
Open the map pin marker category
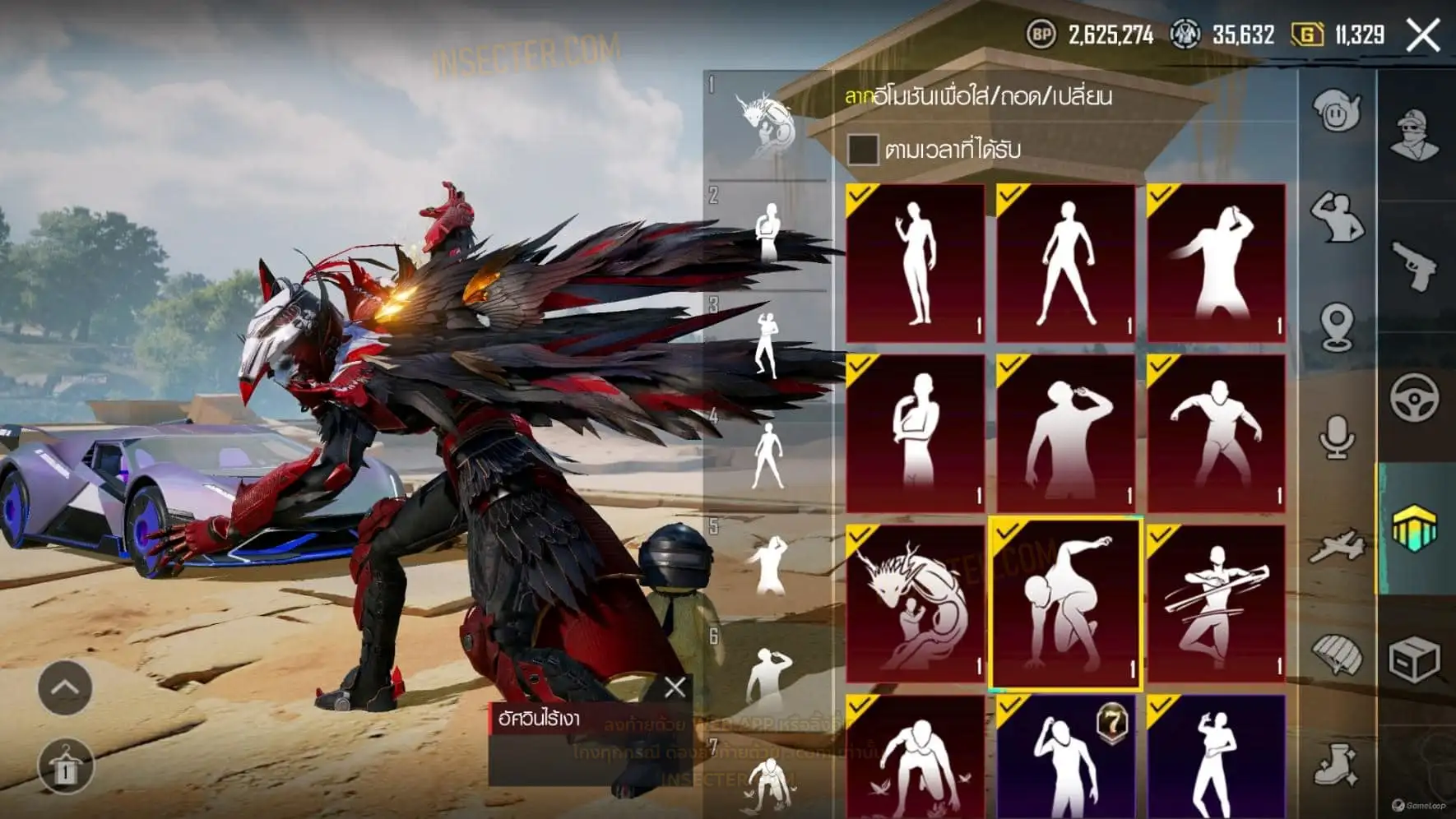click(x=1336, y=327)
